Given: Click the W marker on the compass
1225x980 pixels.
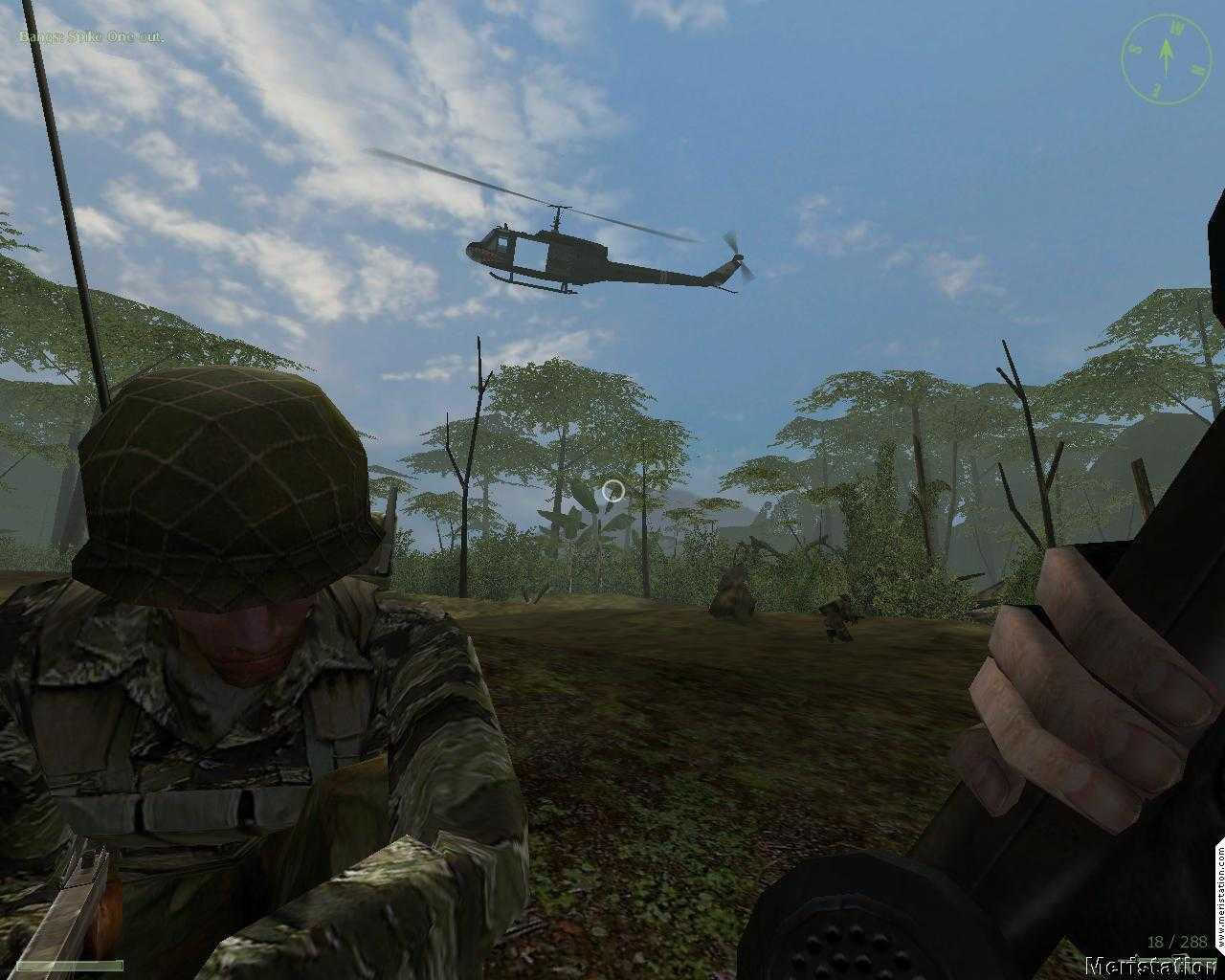Looking at the screenshot, I should [1176, 28].
